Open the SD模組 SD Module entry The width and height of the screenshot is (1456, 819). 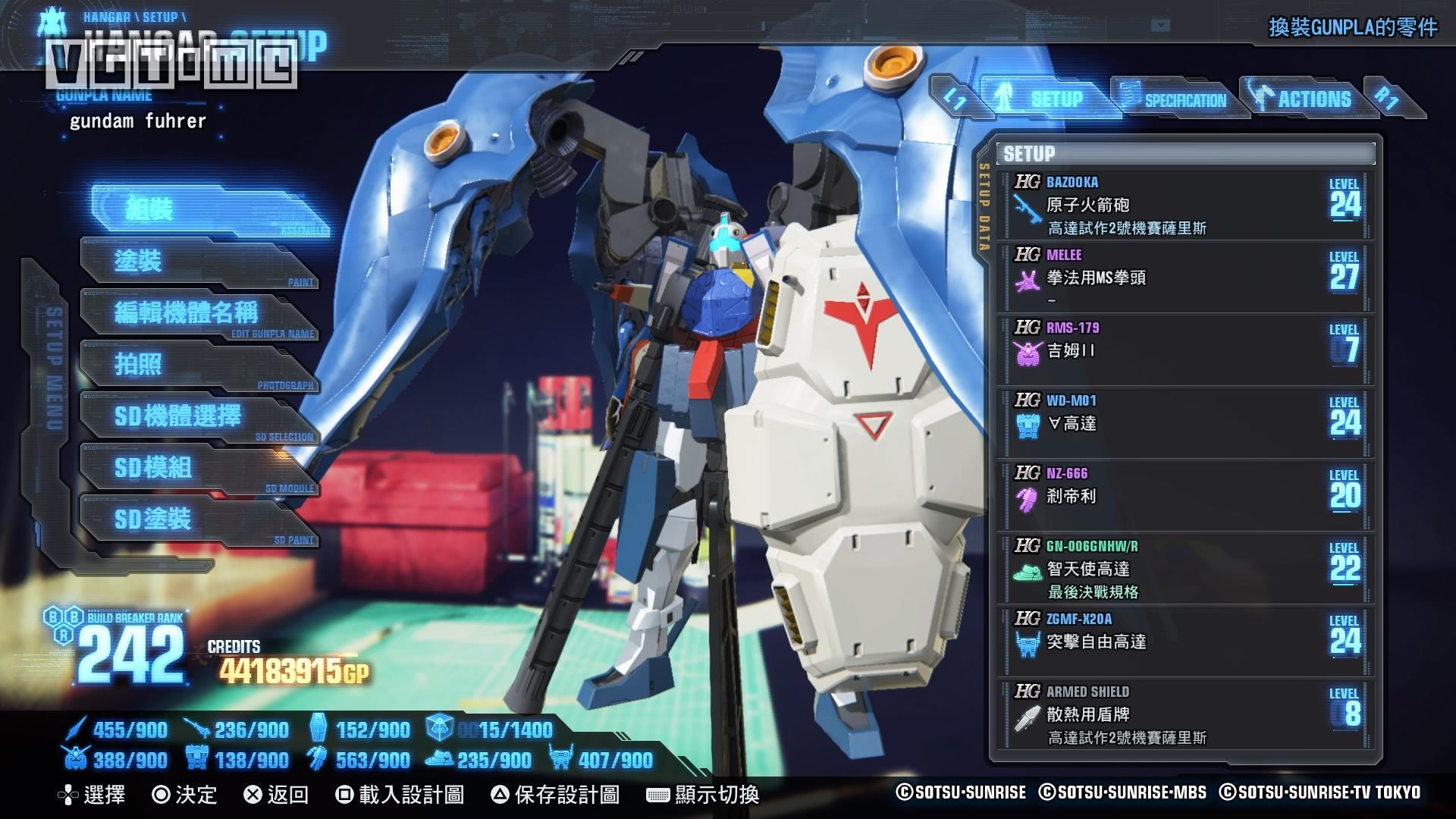(x=199, y=468)
